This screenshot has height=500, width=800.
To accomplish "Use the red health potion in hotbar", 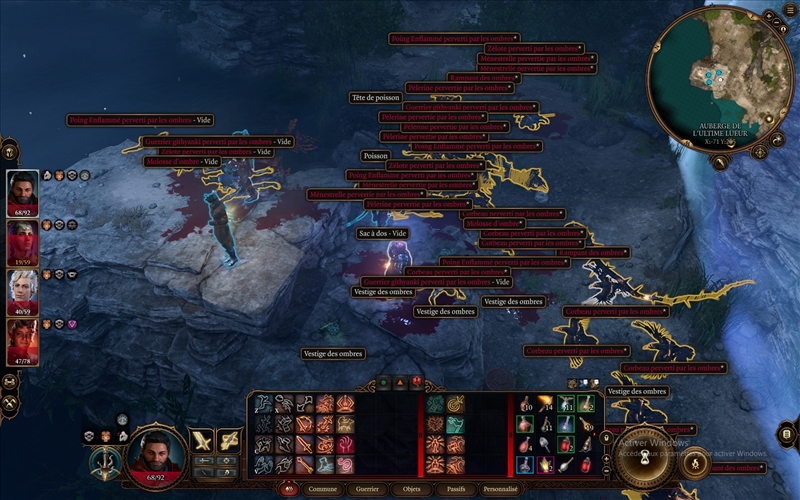I will [x=566, y=444].
